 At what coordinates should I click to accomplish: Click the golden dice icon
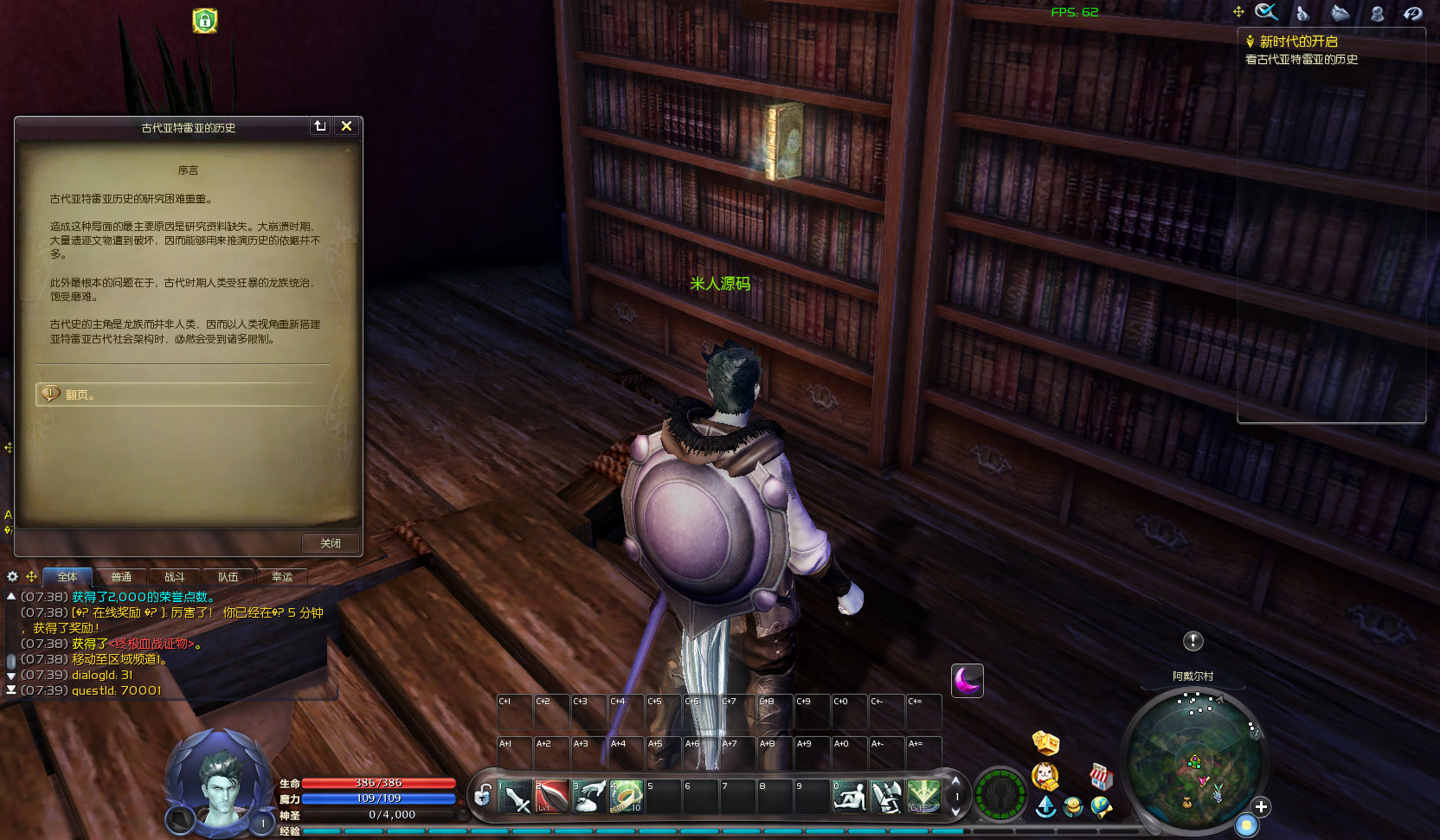1045,742
